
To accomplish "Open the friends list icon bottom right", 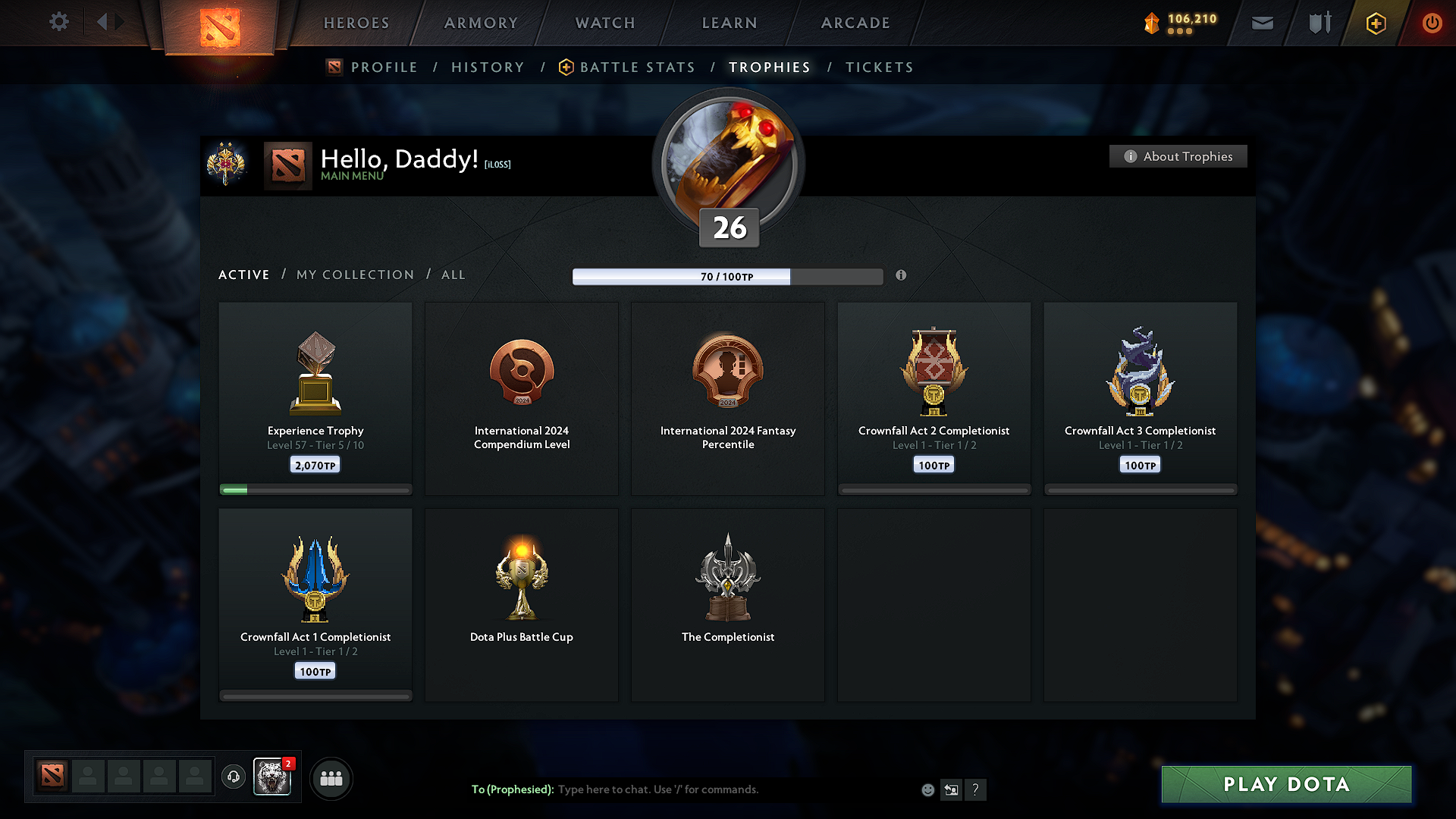I will click(331, 778).
